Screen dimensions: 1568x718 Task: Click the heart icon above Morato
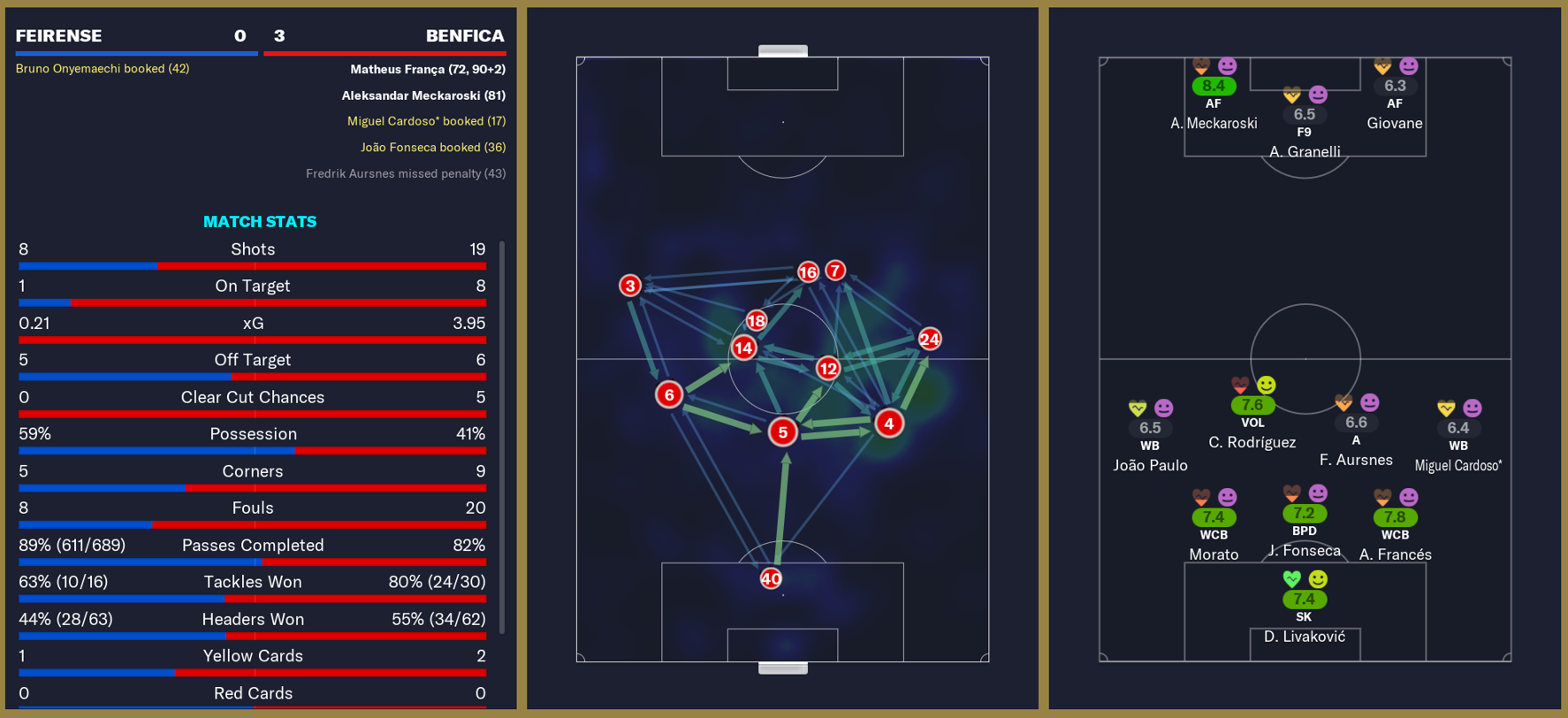point(1200,496)
